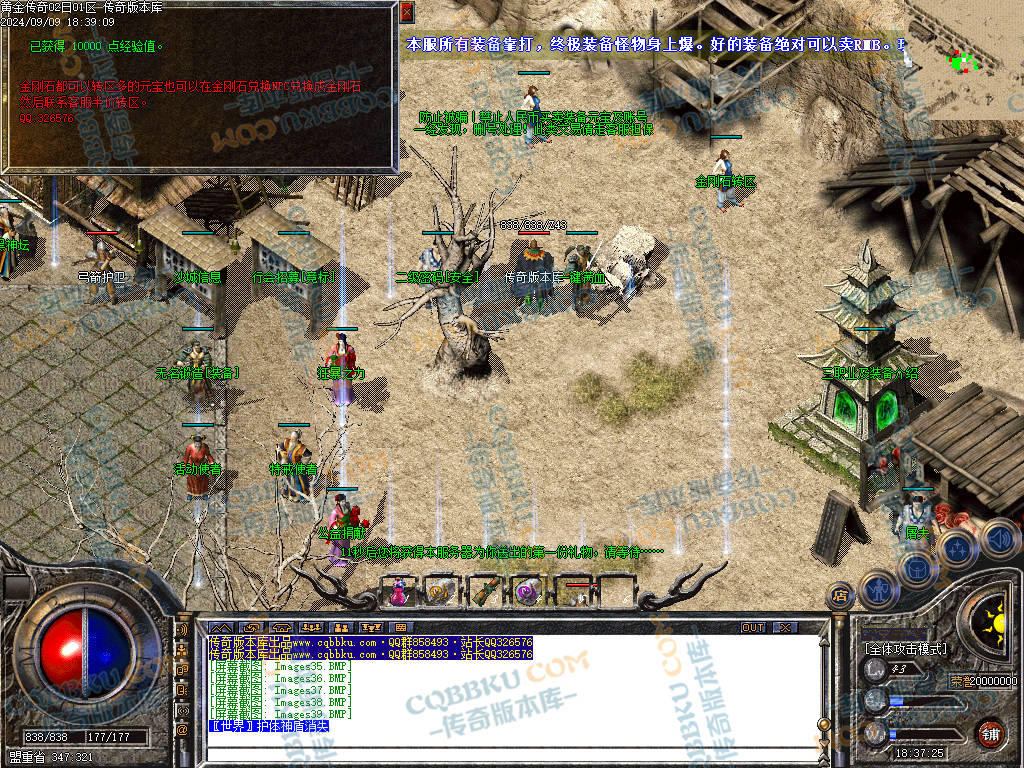Close the NPC message dialog window
The height and width of the screenshot is (768, 1024).
pos(406,12)
